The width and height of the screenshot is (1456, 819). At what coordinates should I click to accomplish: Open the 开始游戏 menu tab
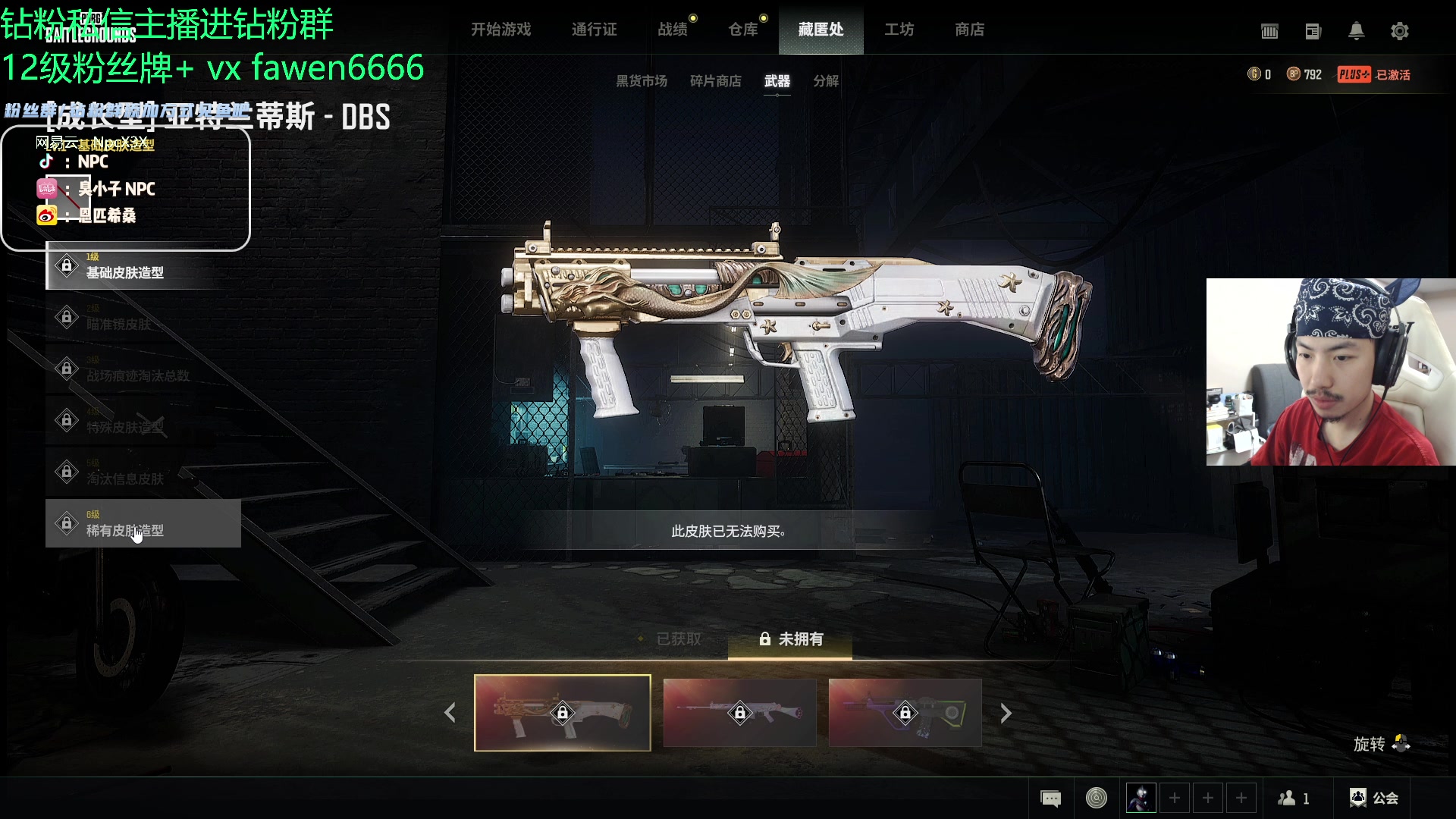click(x=500, y=30)
